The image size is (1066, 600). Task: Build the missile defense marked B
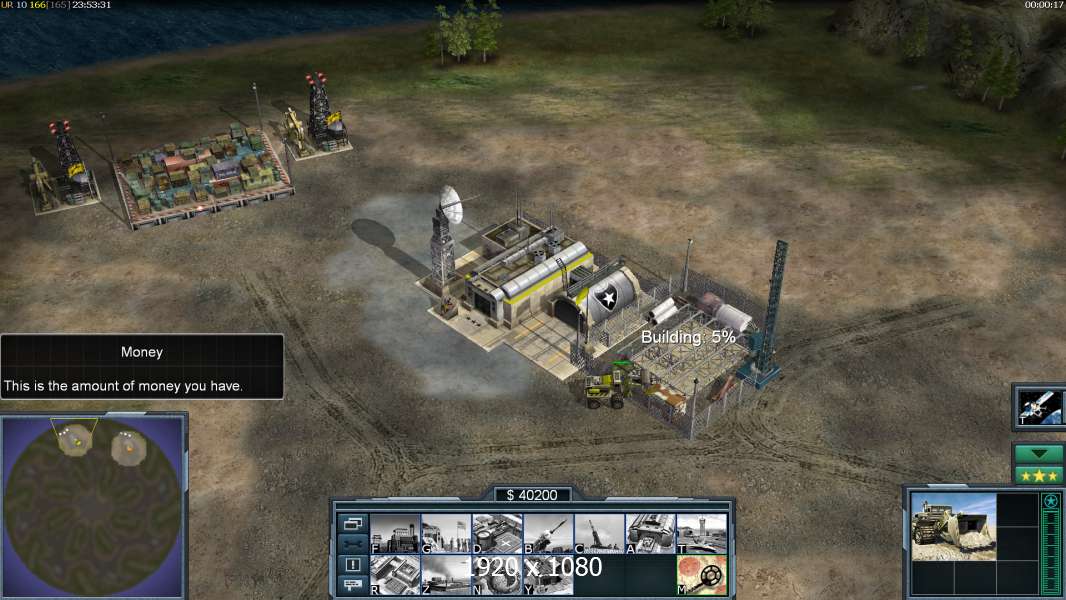pos(548,533)
